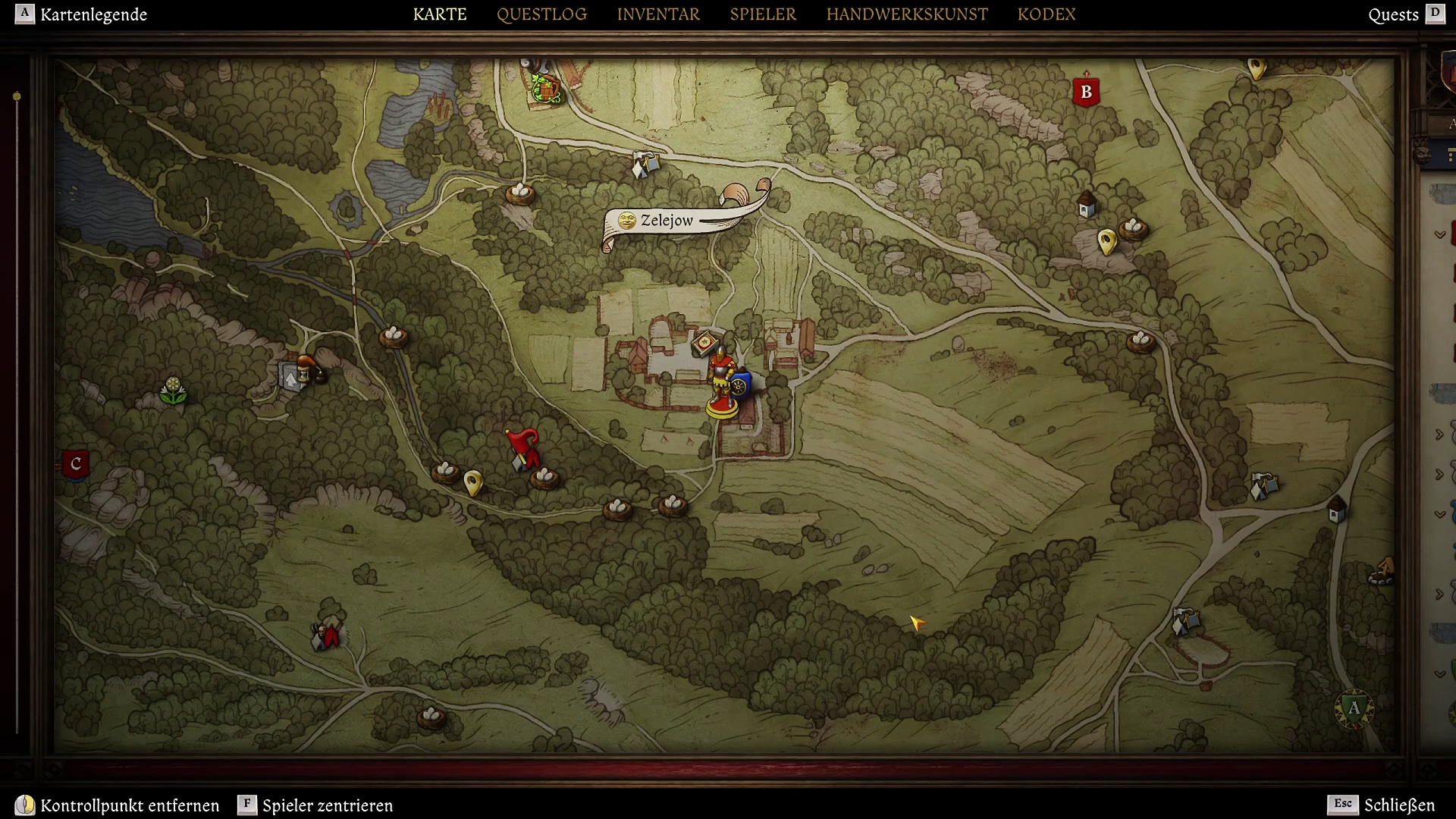Switch to the Questlog tab
The width and height of the screenshot is (1456, 819).
[x=541, y=14]
